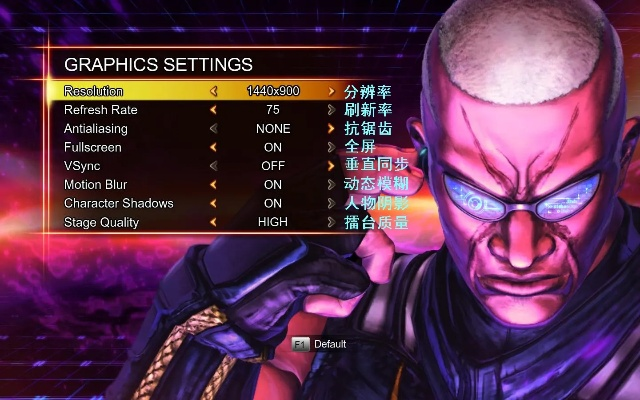Click the left arrow beside Resolution value
The width and height of the screenshot is (640, 400).
213,91
